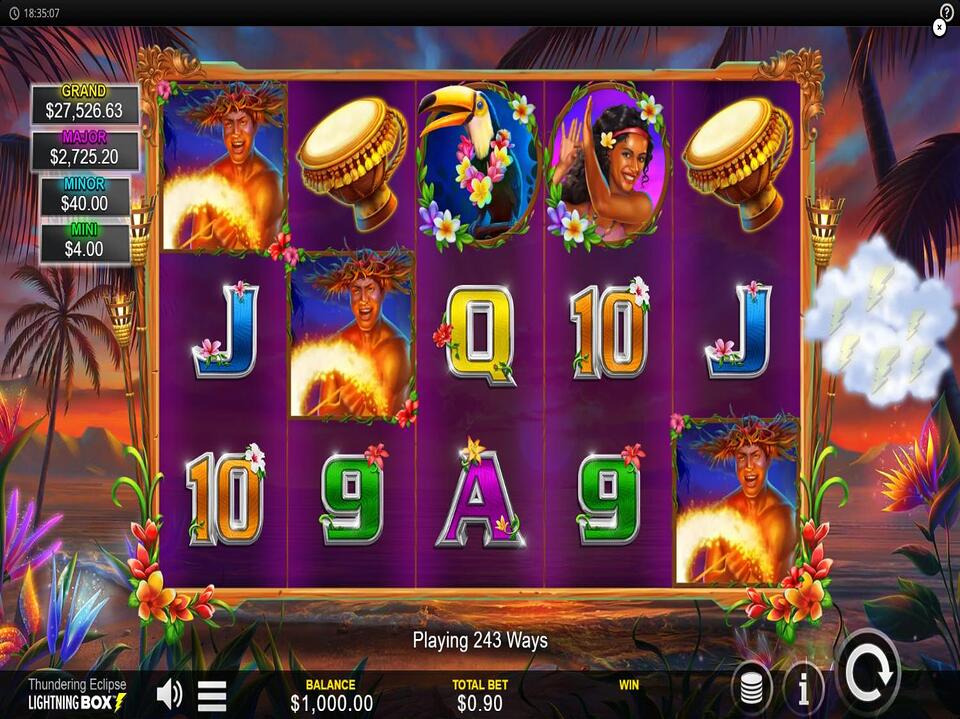Open help question mark icon
Image resolution: width=960 pixels, height=719 pixels.
947,11
